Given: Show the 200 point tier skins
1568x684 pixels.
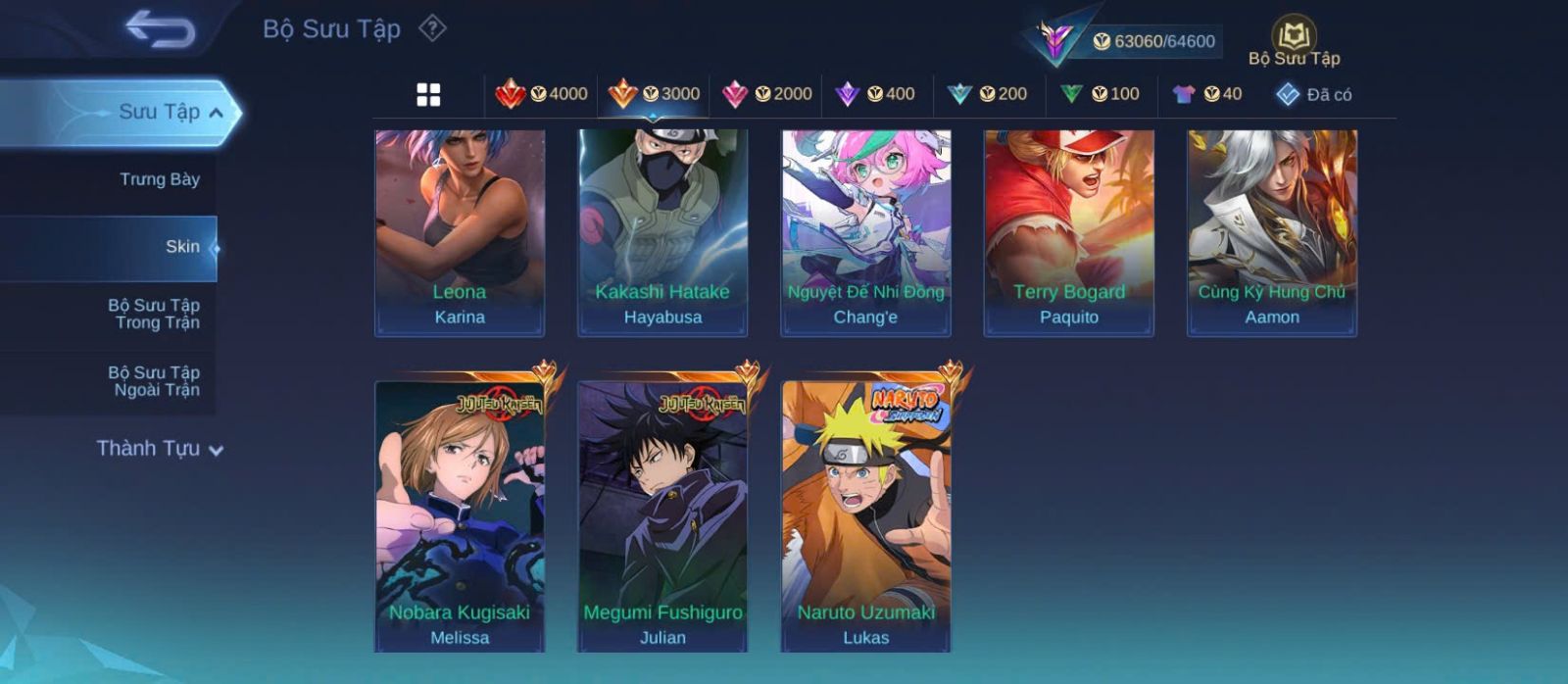Looking at the screenshot, I should point(987,94).
